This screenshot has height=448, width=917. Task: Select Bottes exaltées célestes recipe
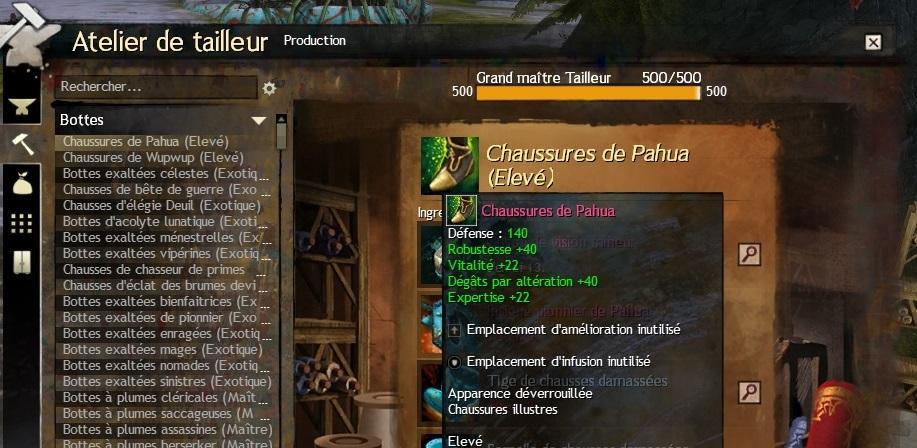click(x=160, y=173)
